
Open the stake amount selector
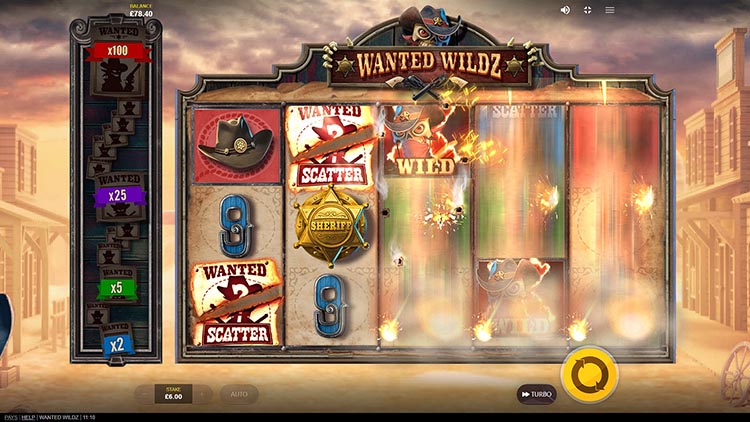(174, 394)
